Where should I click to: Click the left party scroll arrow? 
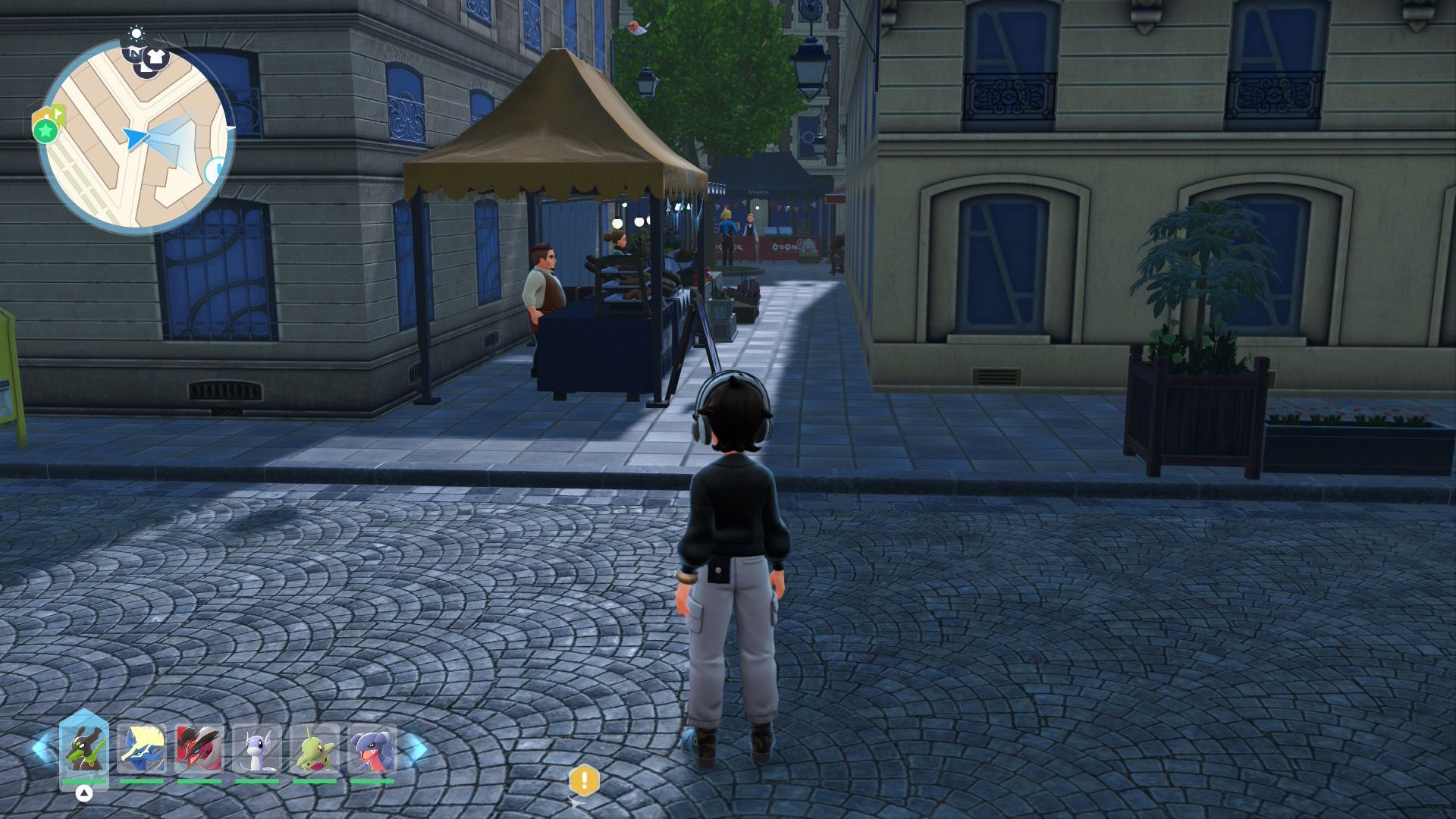(41, 748)
